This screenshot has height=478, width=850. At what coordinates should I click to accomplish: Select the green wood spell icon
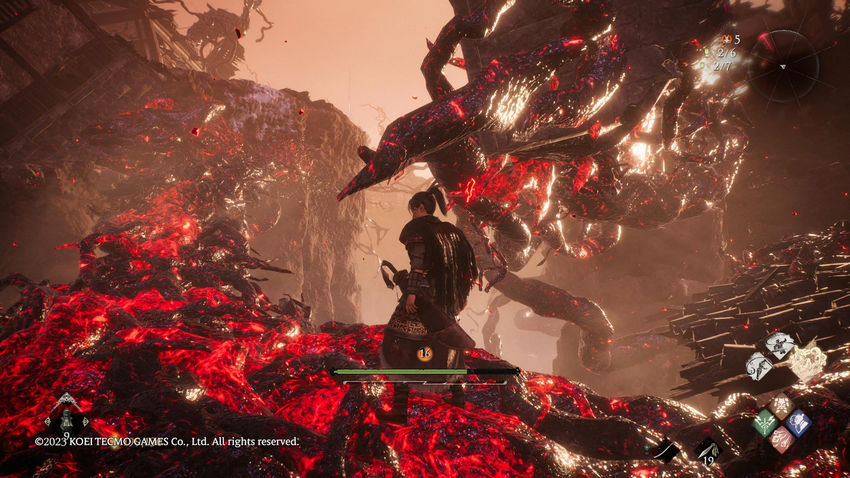point(764,423)
